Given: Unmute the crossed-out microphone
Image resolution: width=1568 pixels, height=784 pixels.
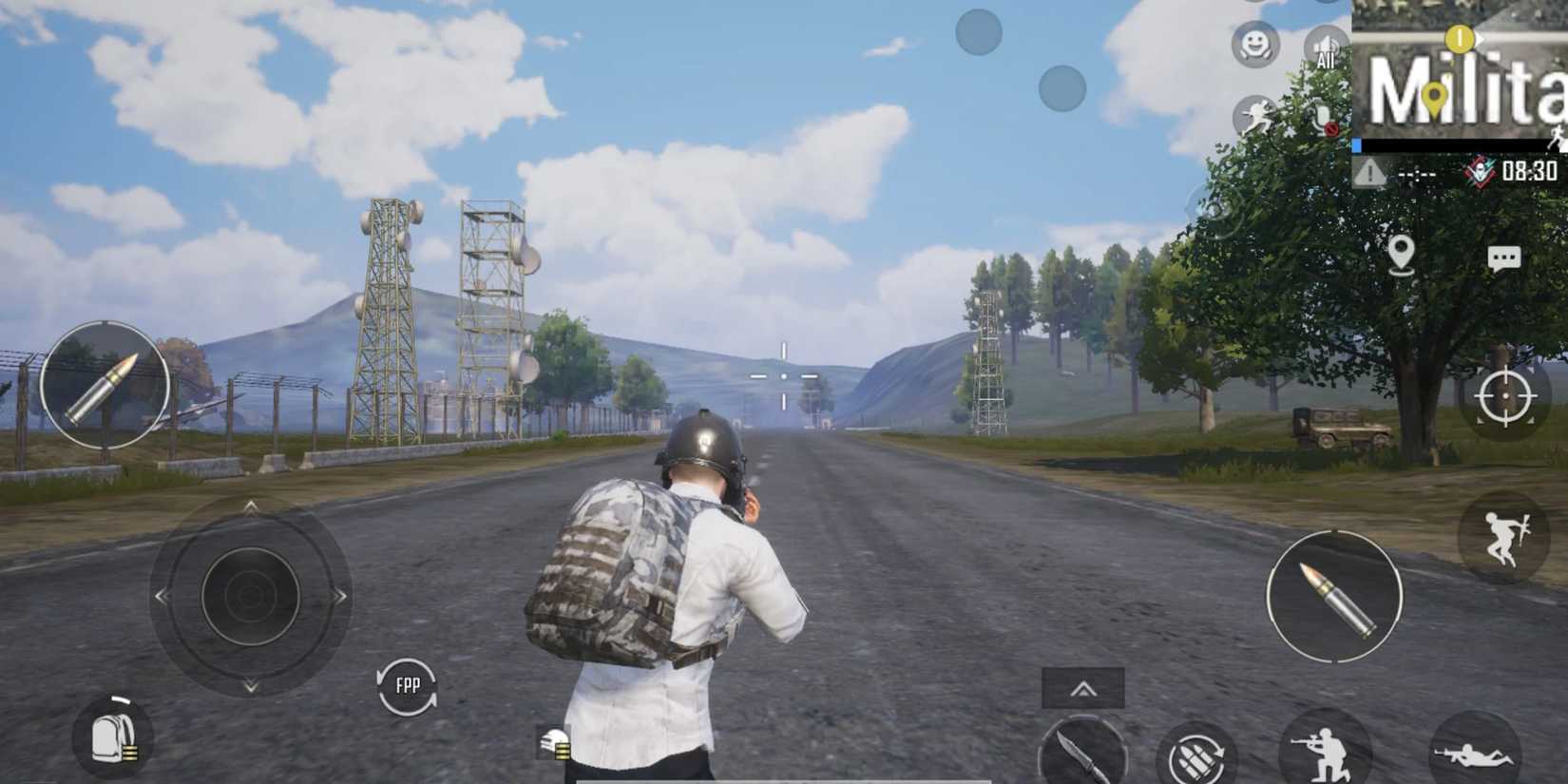Looking at the screenshot, I should click(x=1323, y=118).
